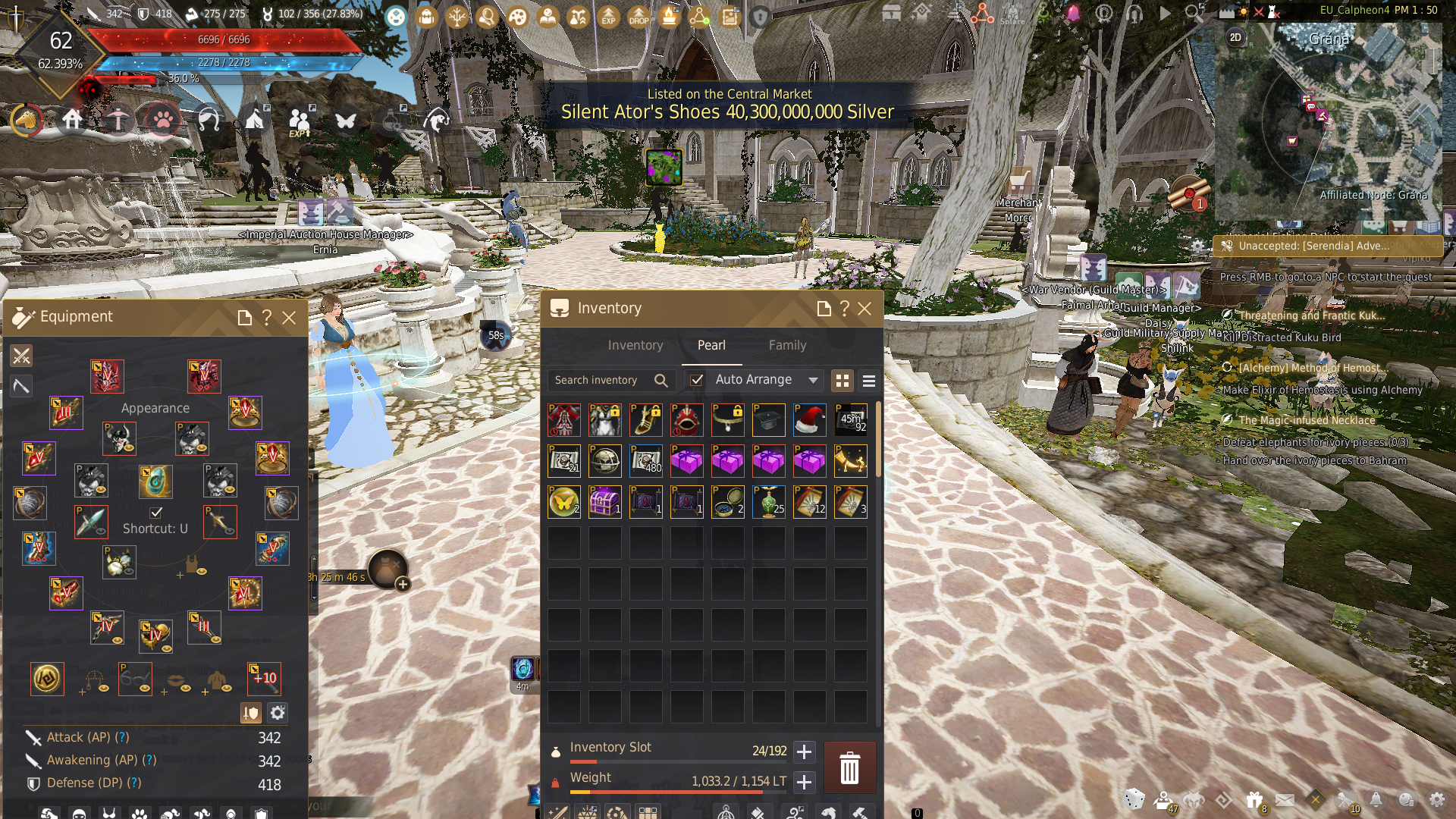Open the Unaccepted Serendia Adventure quest
This screenshot has height=819, width=1456.
click(1313, 246)
